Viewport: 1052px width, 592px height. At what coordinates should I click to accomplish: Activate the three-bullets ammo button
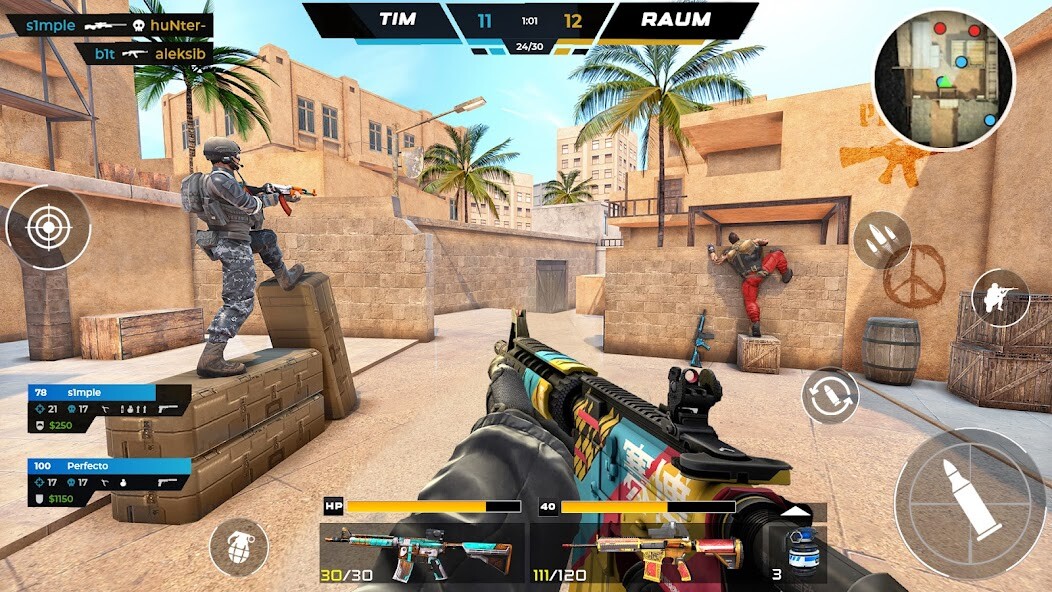tap(881, 240)
